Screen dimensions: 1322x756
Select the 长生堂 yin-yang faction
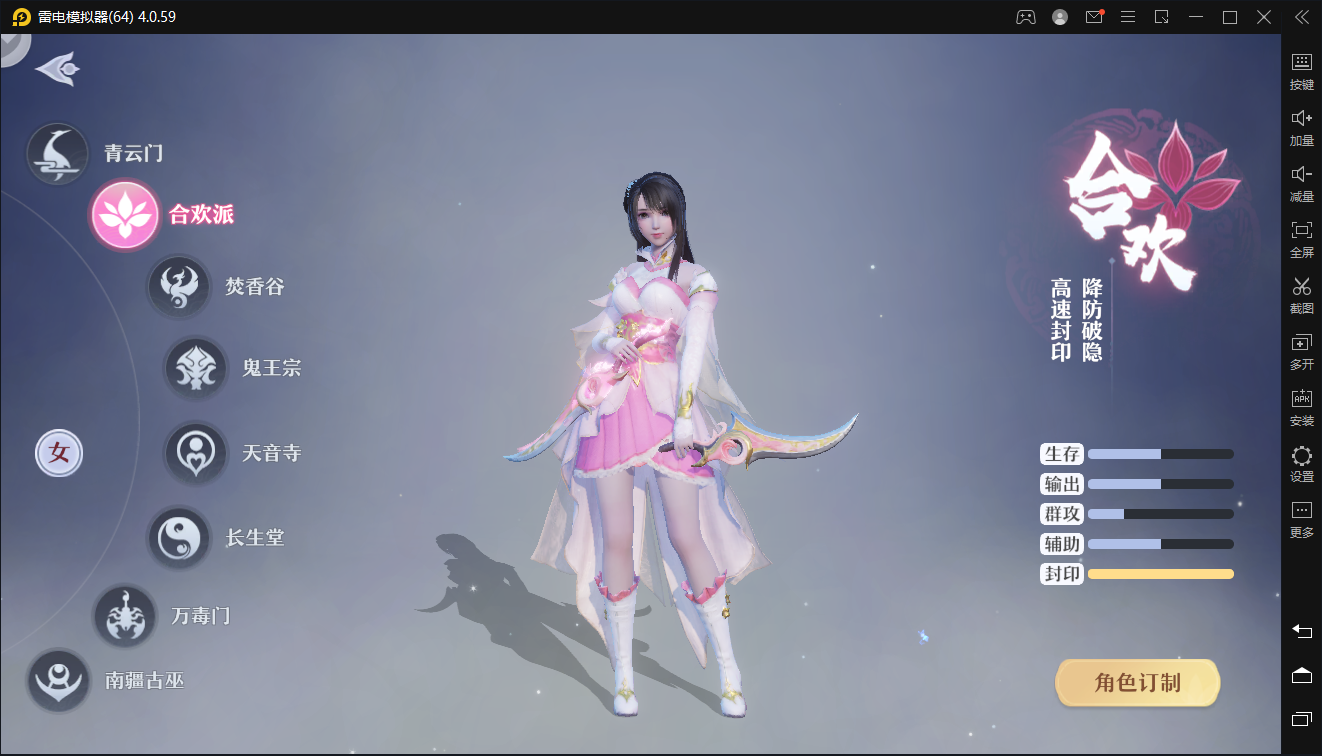click(x=179, y=538)
